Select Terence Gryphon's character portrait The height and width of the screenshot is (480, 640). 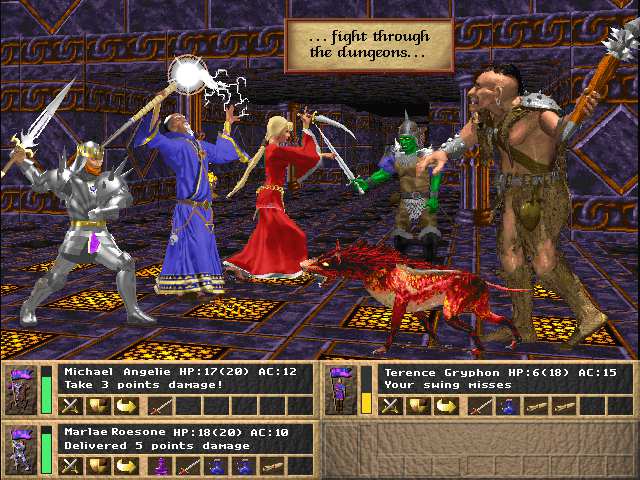[x=341, y=390]
